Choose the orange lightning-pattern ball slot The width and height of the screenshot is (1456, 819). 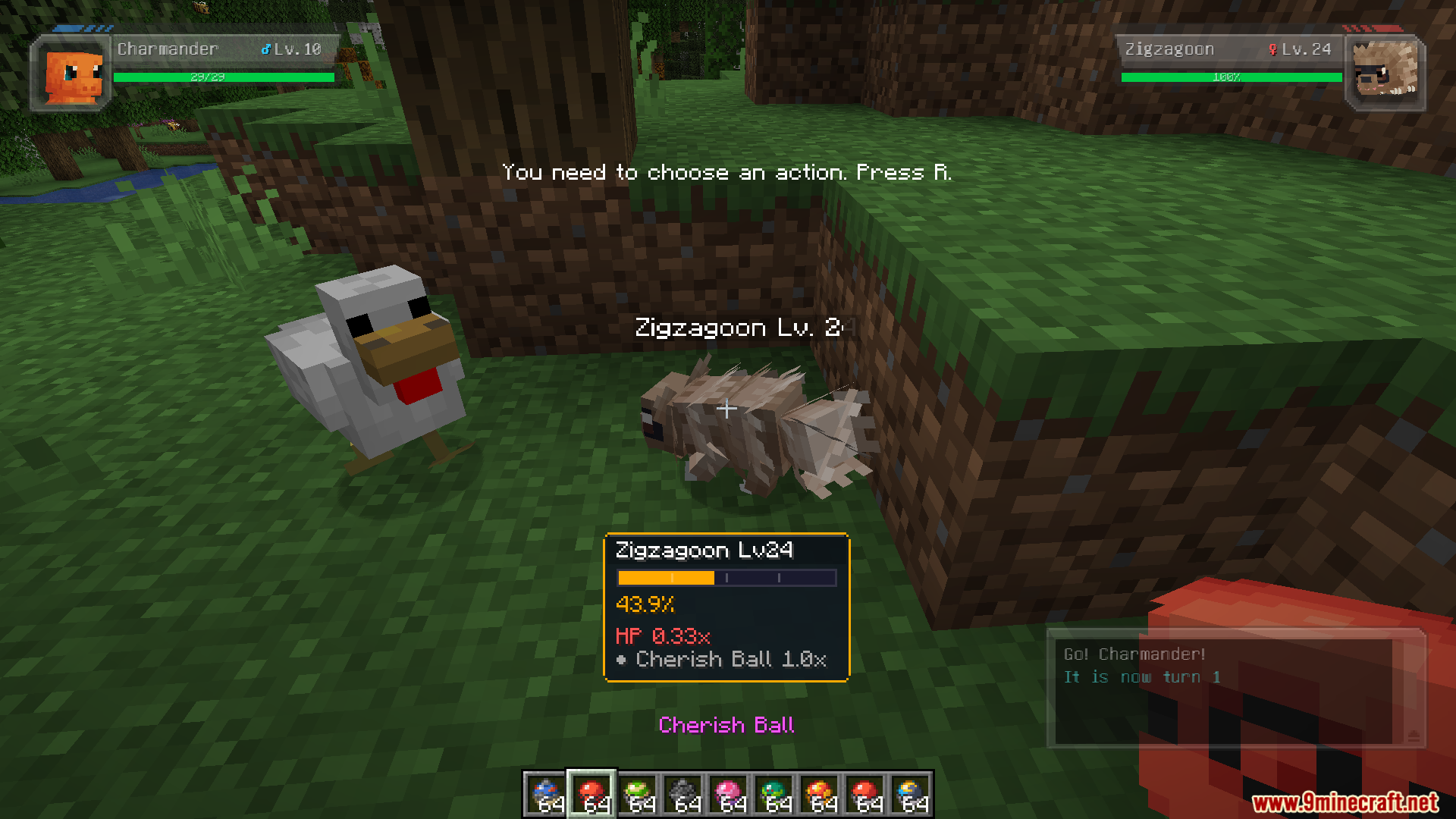819,795
